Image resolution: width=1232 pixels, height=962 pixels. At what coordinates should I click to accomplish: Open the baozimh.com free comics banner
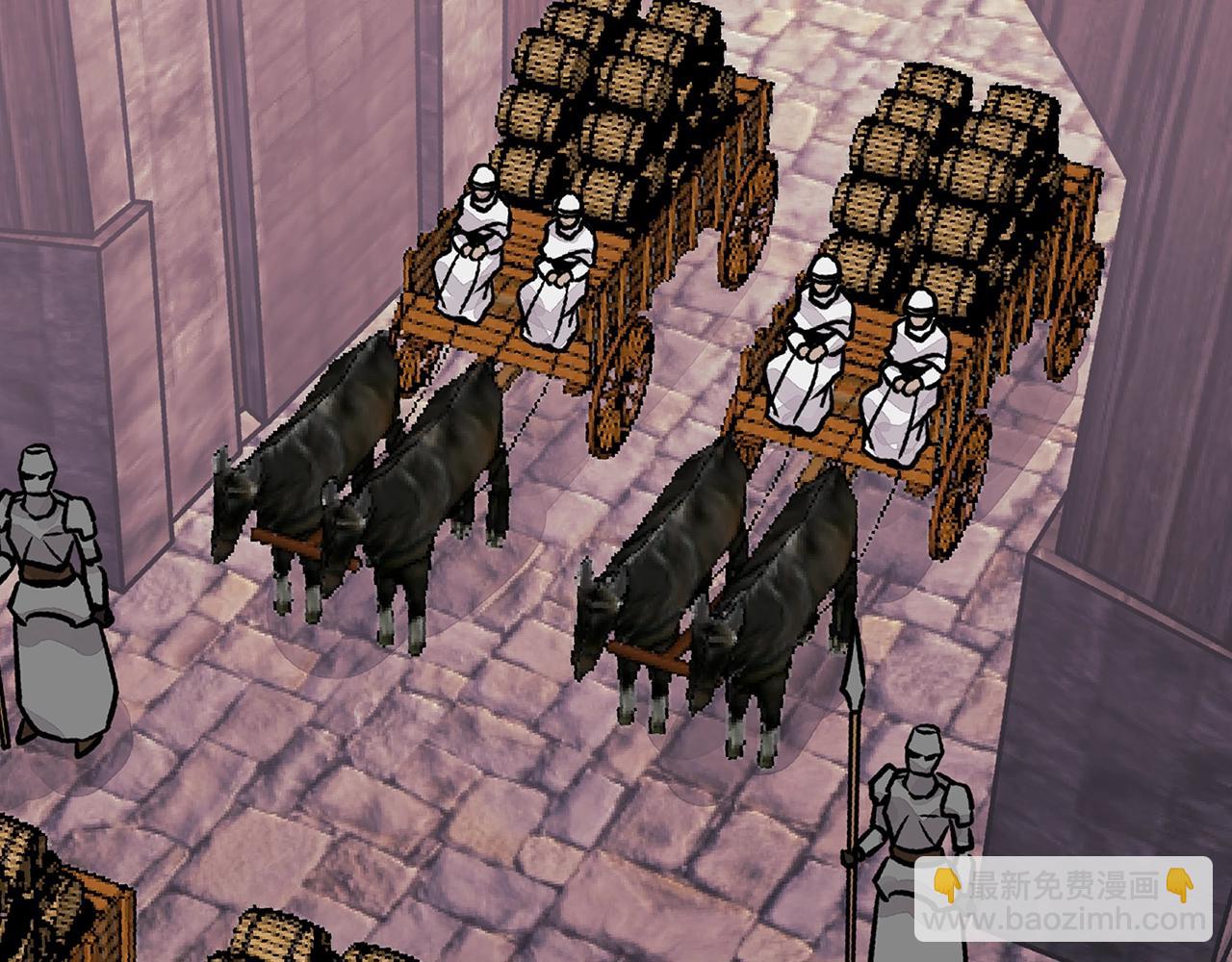1063,899
